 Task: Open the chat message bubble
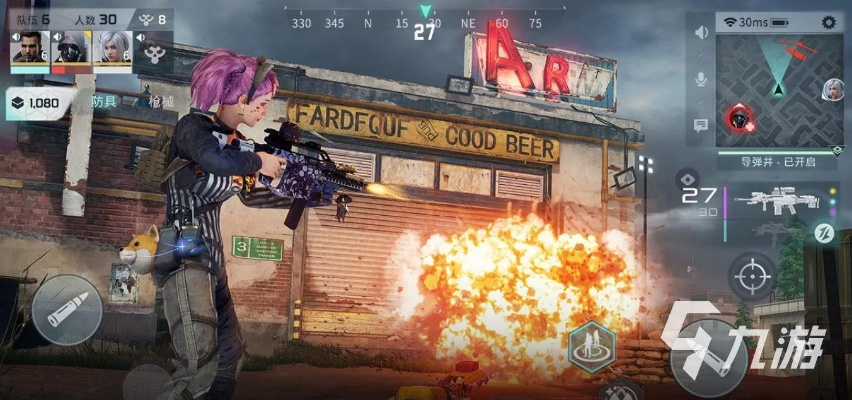pyautogui.click(x=701, y=125)
